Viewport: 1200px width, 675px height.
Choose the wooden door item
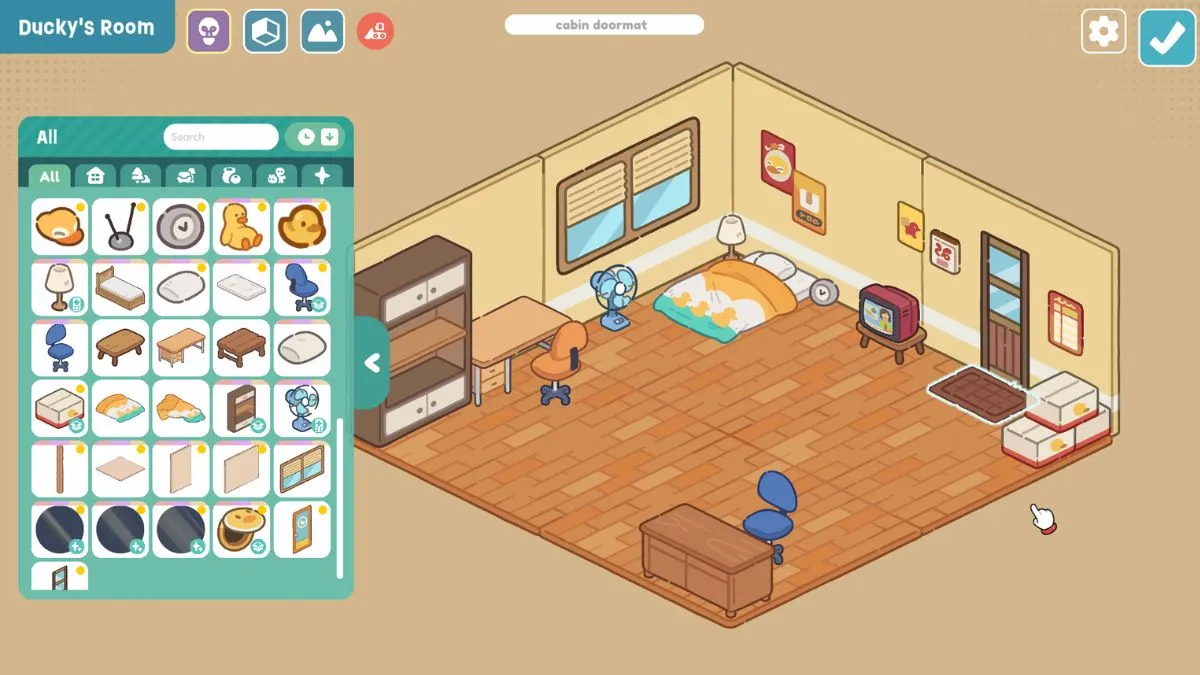click(x=301, y=529)
